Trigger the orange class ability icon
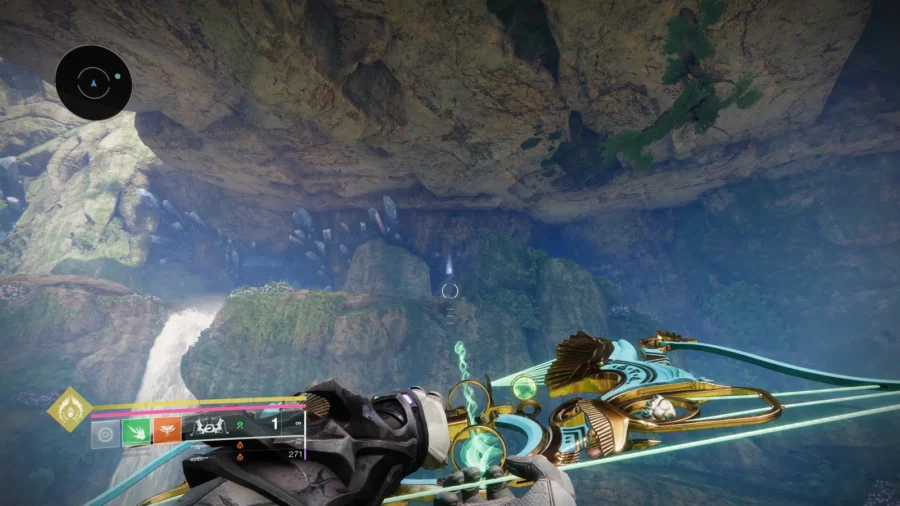This screenshot has width=900, height=506. click(166, 433)
